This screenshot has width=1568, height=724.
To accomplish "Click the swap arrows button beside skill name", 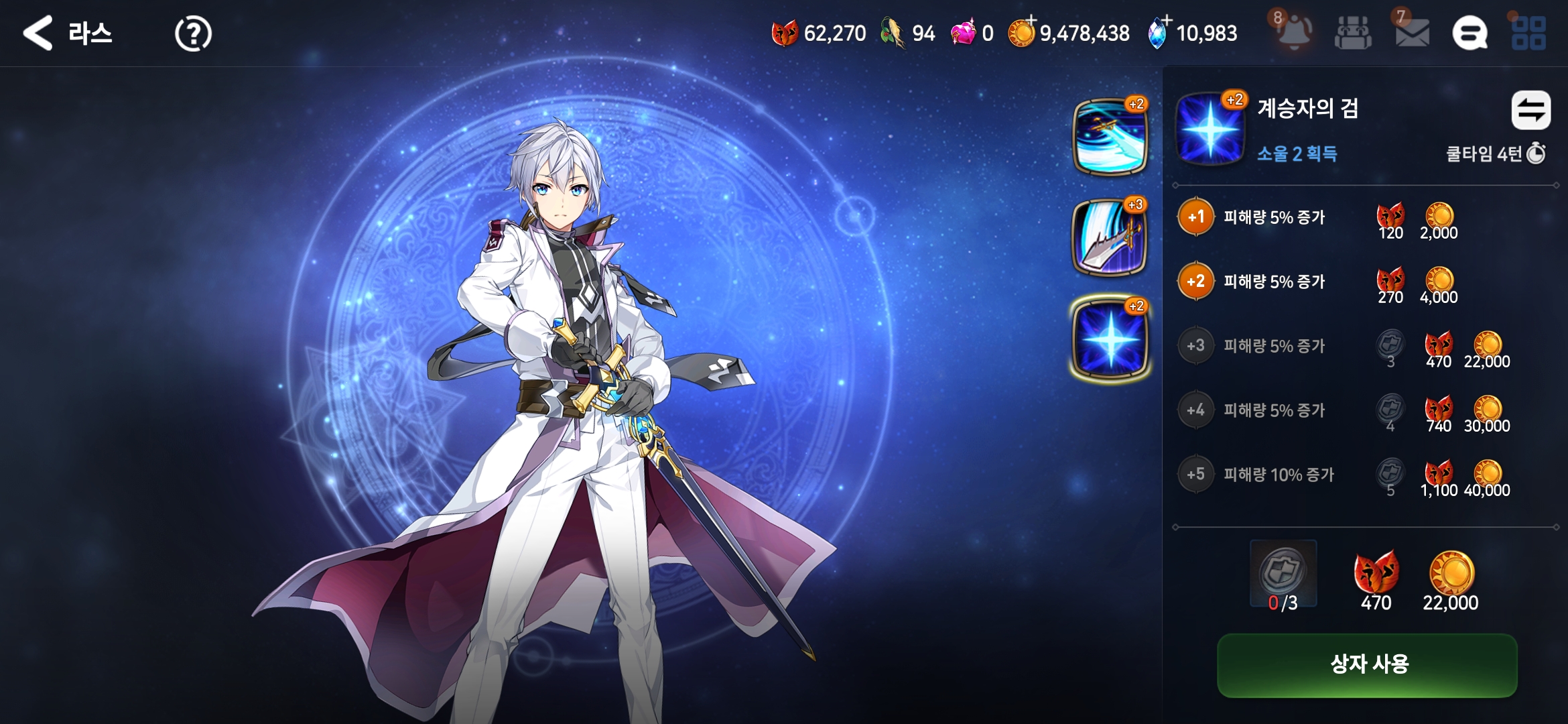I will 1530,110.
